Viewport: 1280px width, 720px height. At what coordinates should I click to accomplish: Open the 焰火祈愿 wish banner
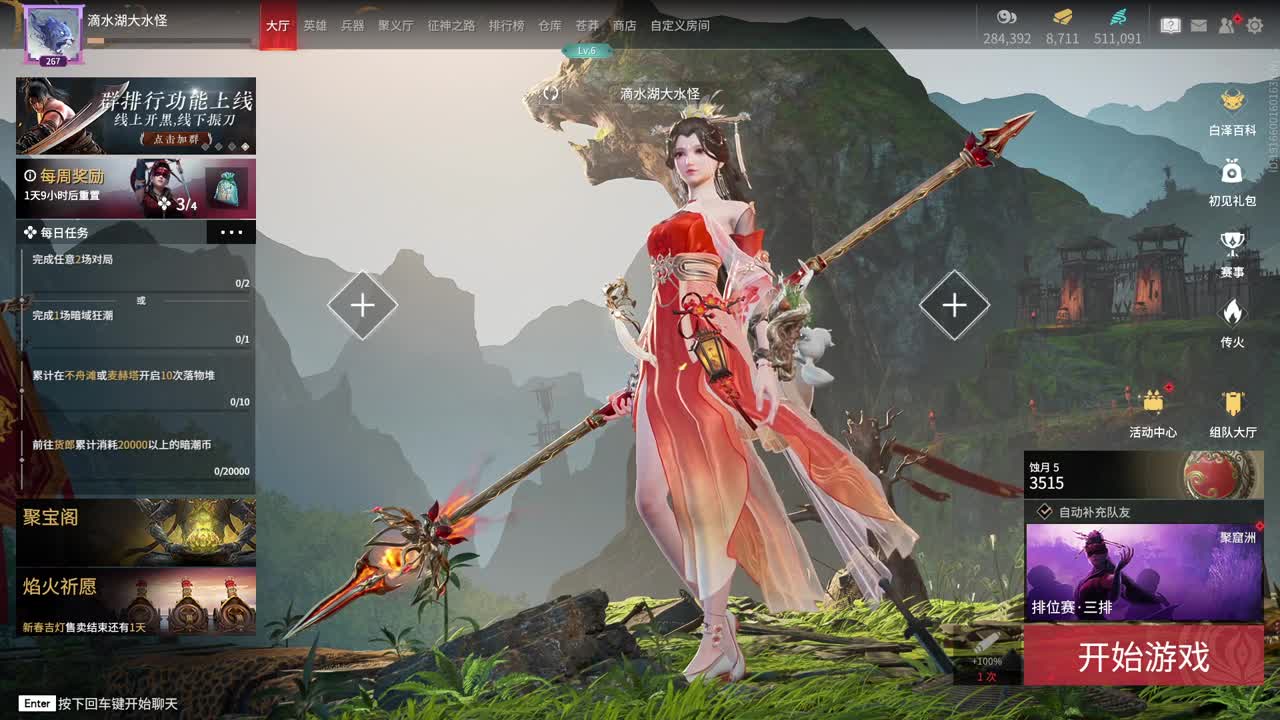135,602
